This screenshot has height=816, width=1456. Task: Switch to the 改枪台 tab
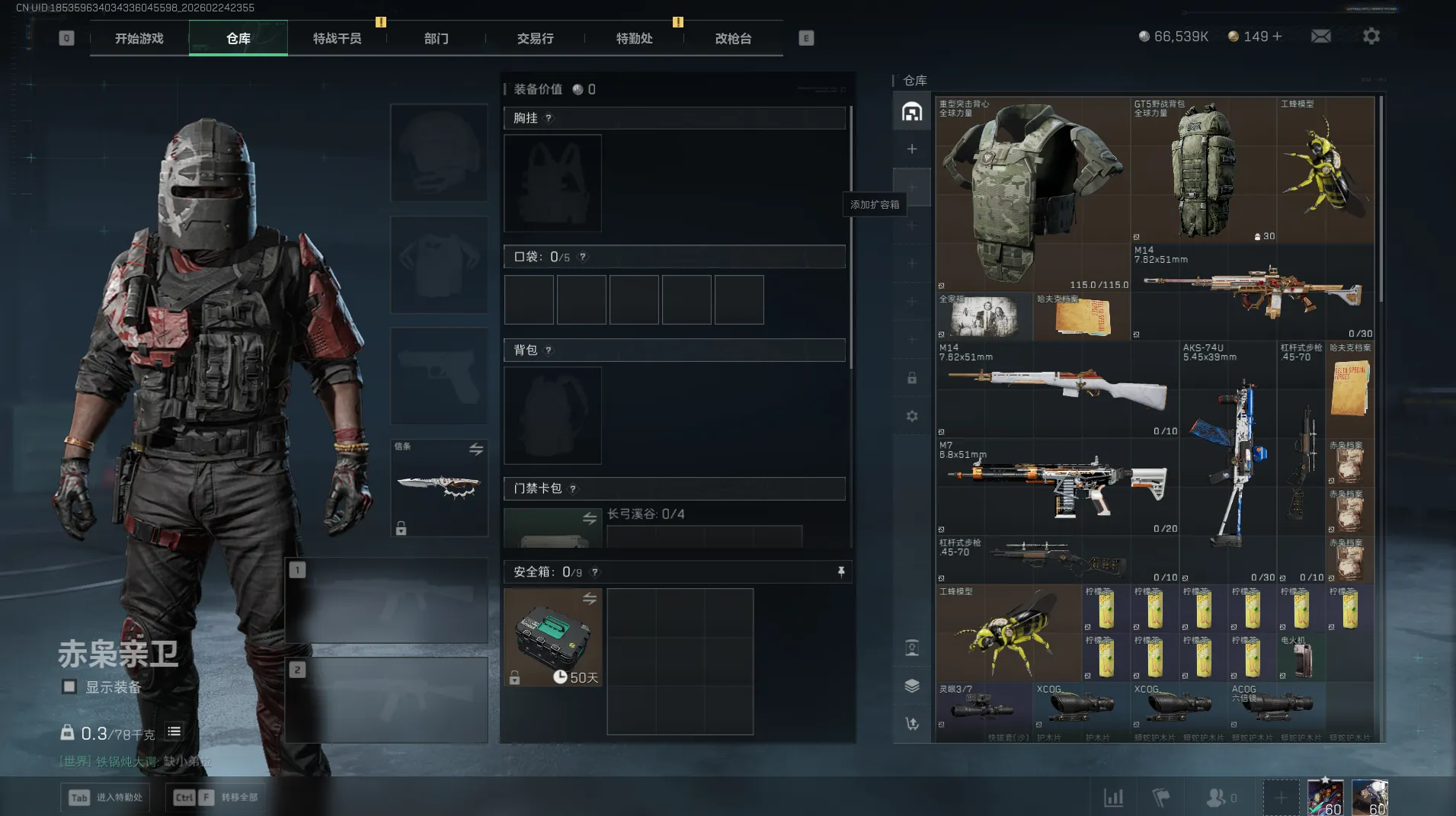(733, 38)
